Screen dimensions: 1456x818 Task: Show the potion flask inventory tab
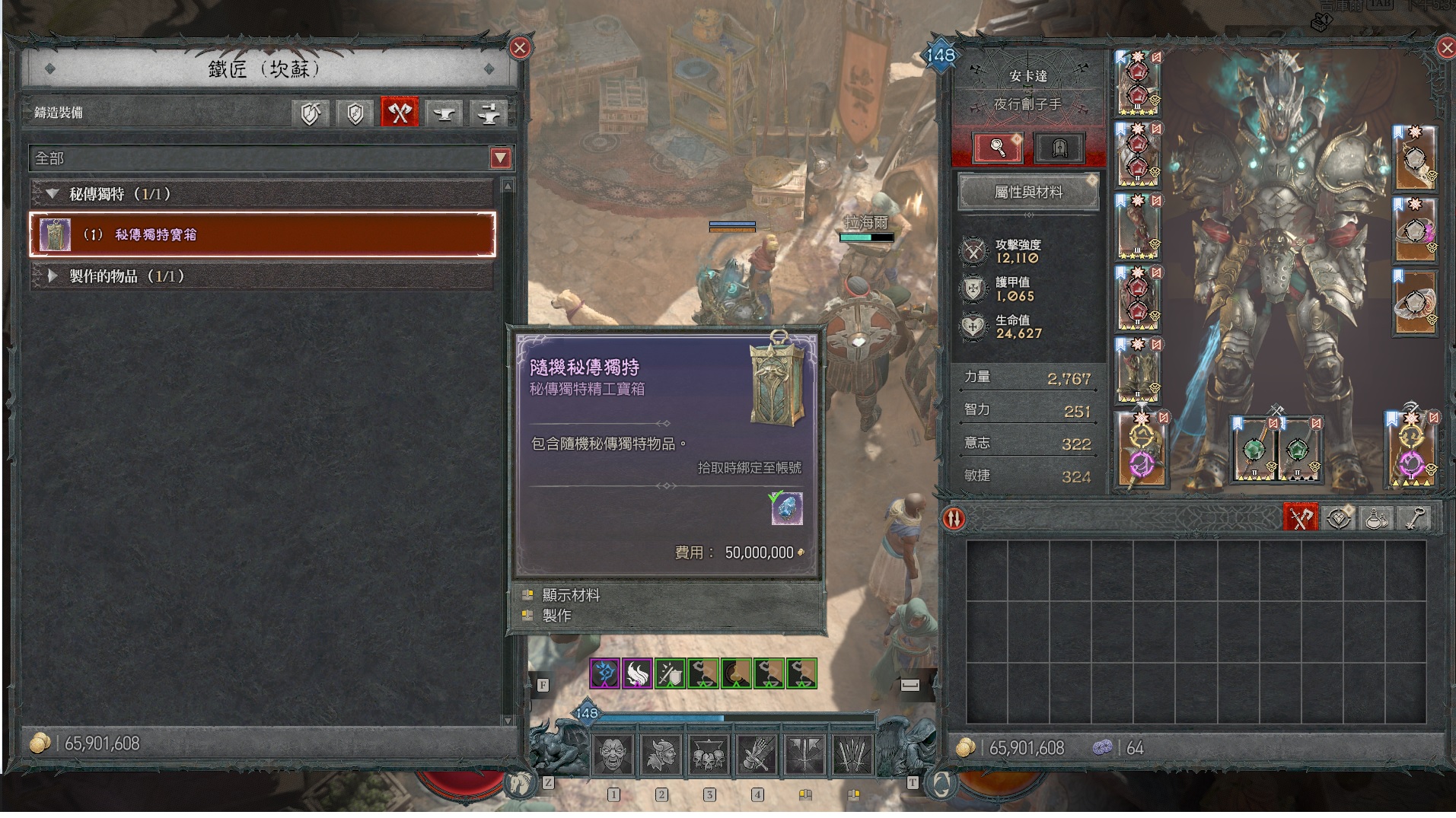point(1376,519)
